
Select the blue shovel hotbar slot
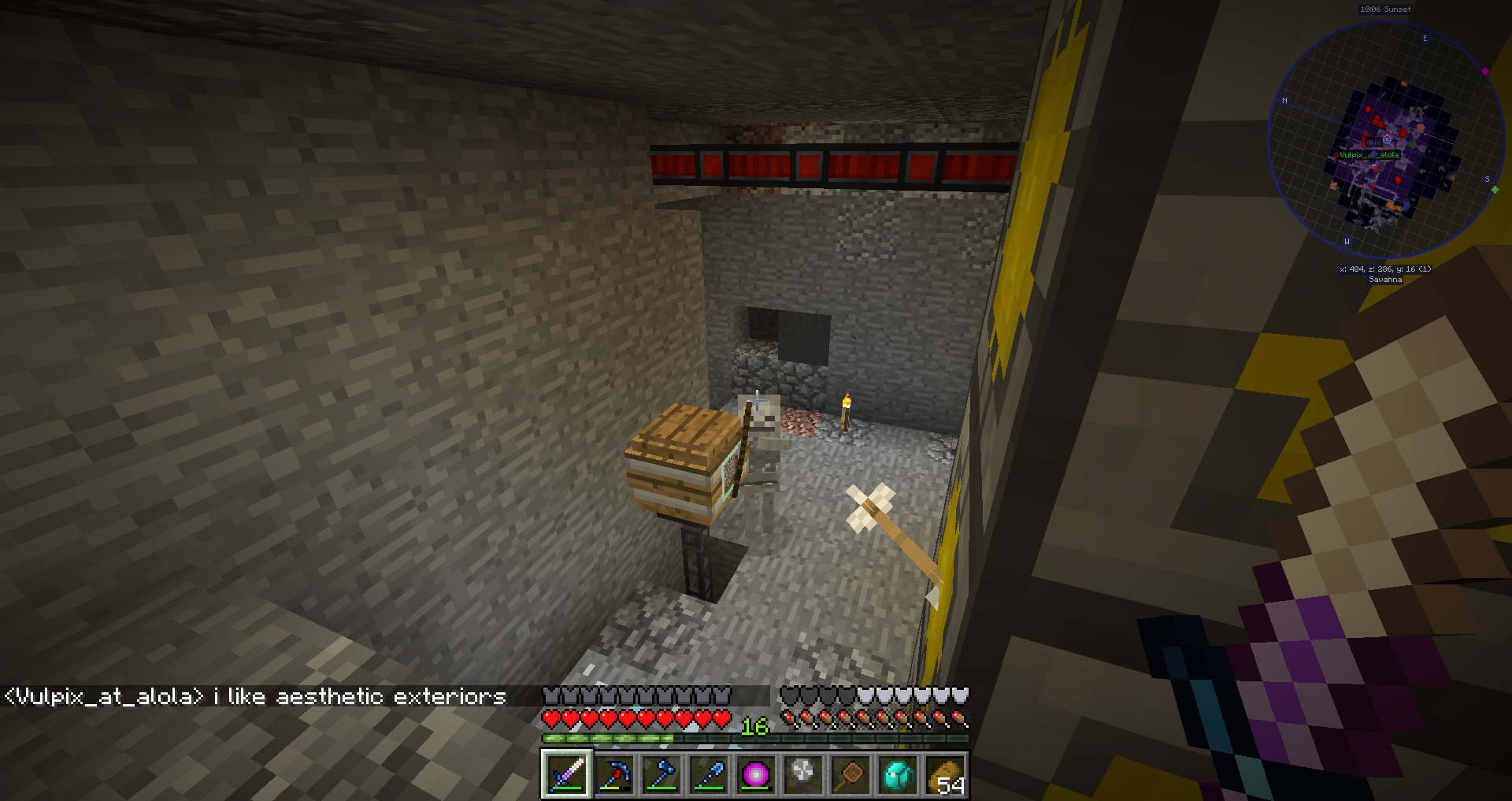[x=709, y=775]
